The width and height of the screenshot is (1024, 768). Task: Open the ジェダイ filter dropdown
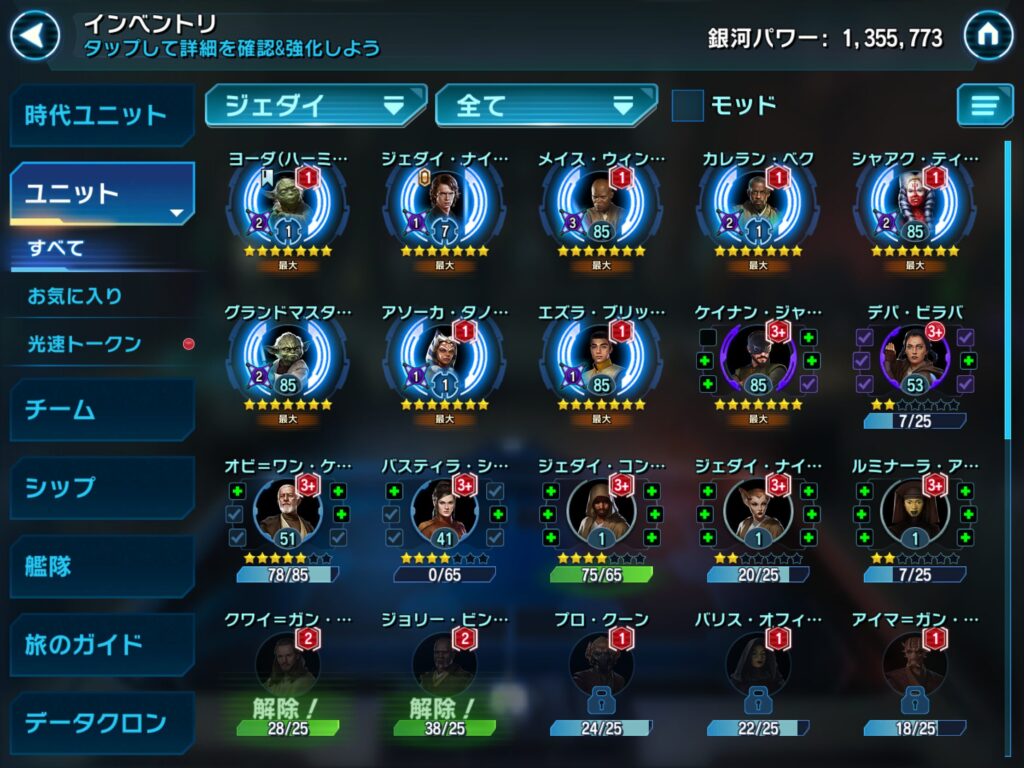click(316, 105)
